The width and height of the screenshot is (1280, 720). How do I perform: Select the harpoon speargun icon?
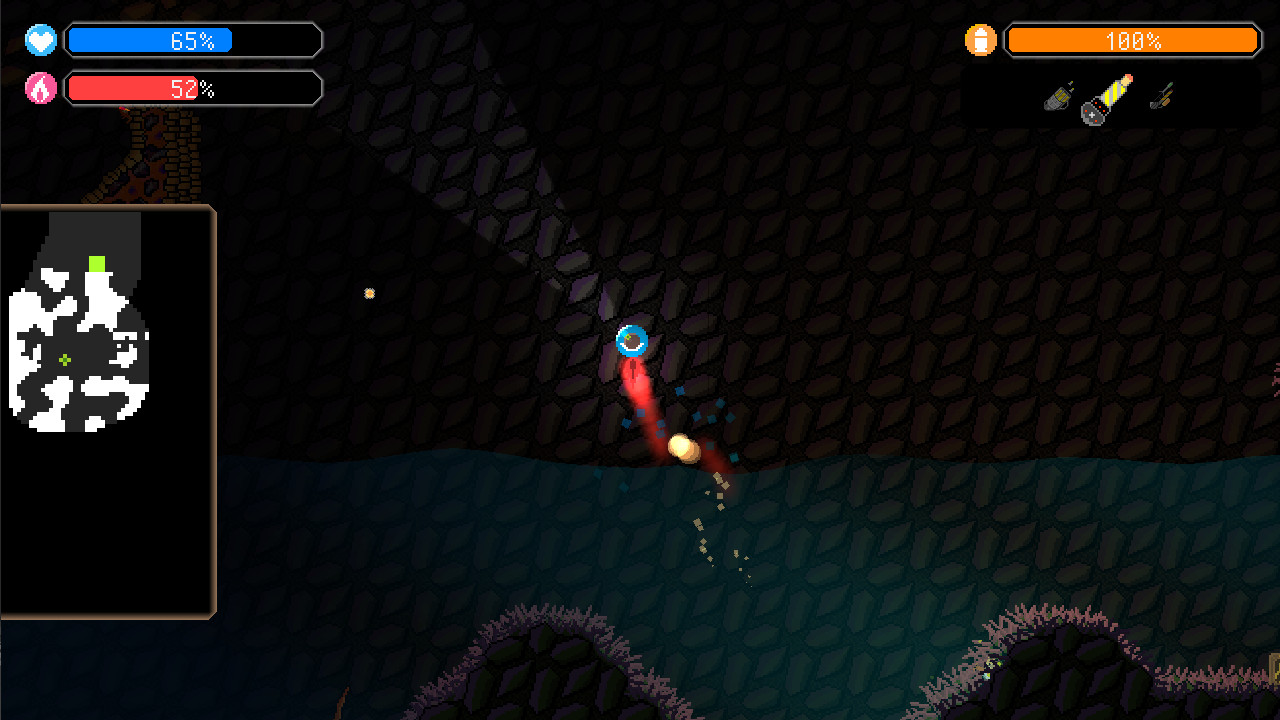[x=1160, y=95]
